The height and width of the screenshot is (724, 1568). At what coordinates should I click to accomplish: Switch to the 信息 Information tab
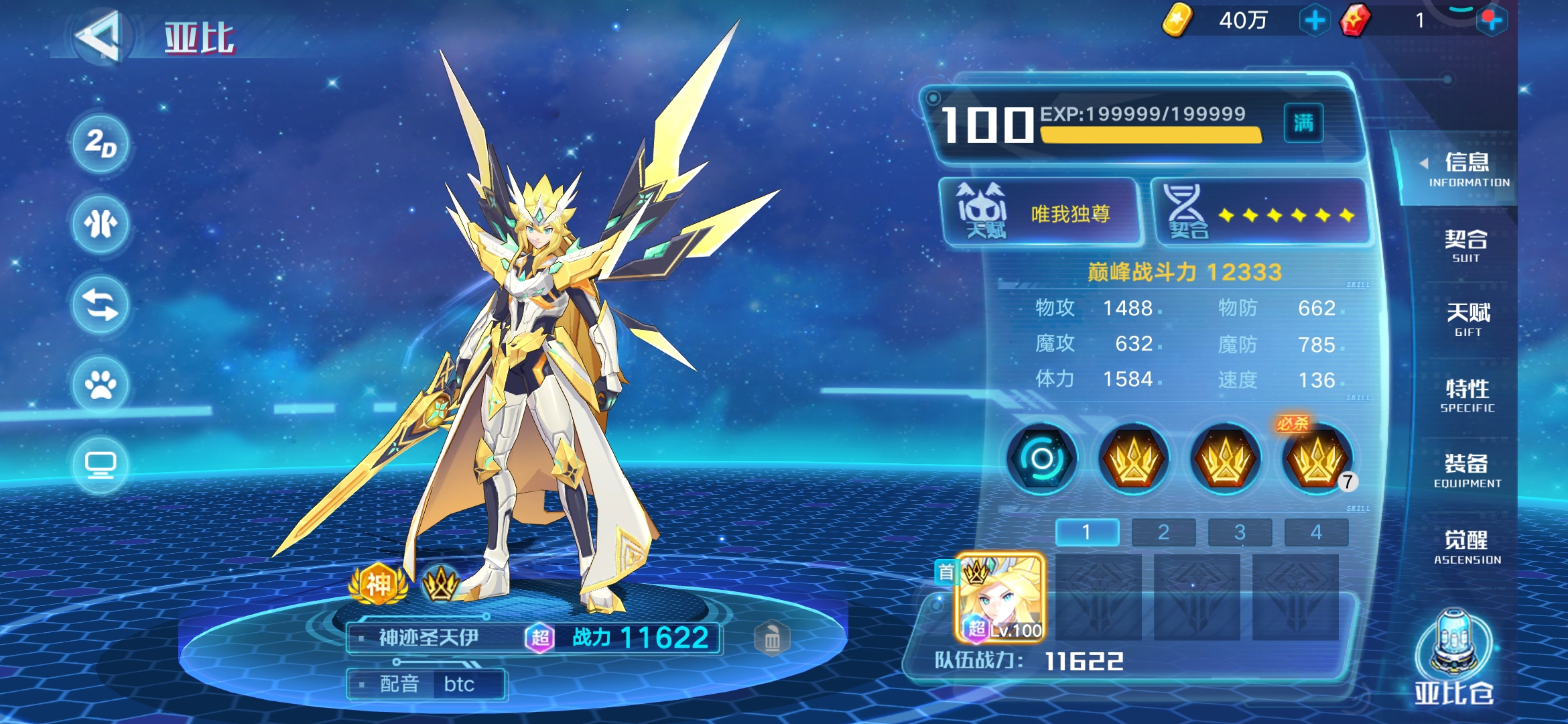[x=1467, y=170]
